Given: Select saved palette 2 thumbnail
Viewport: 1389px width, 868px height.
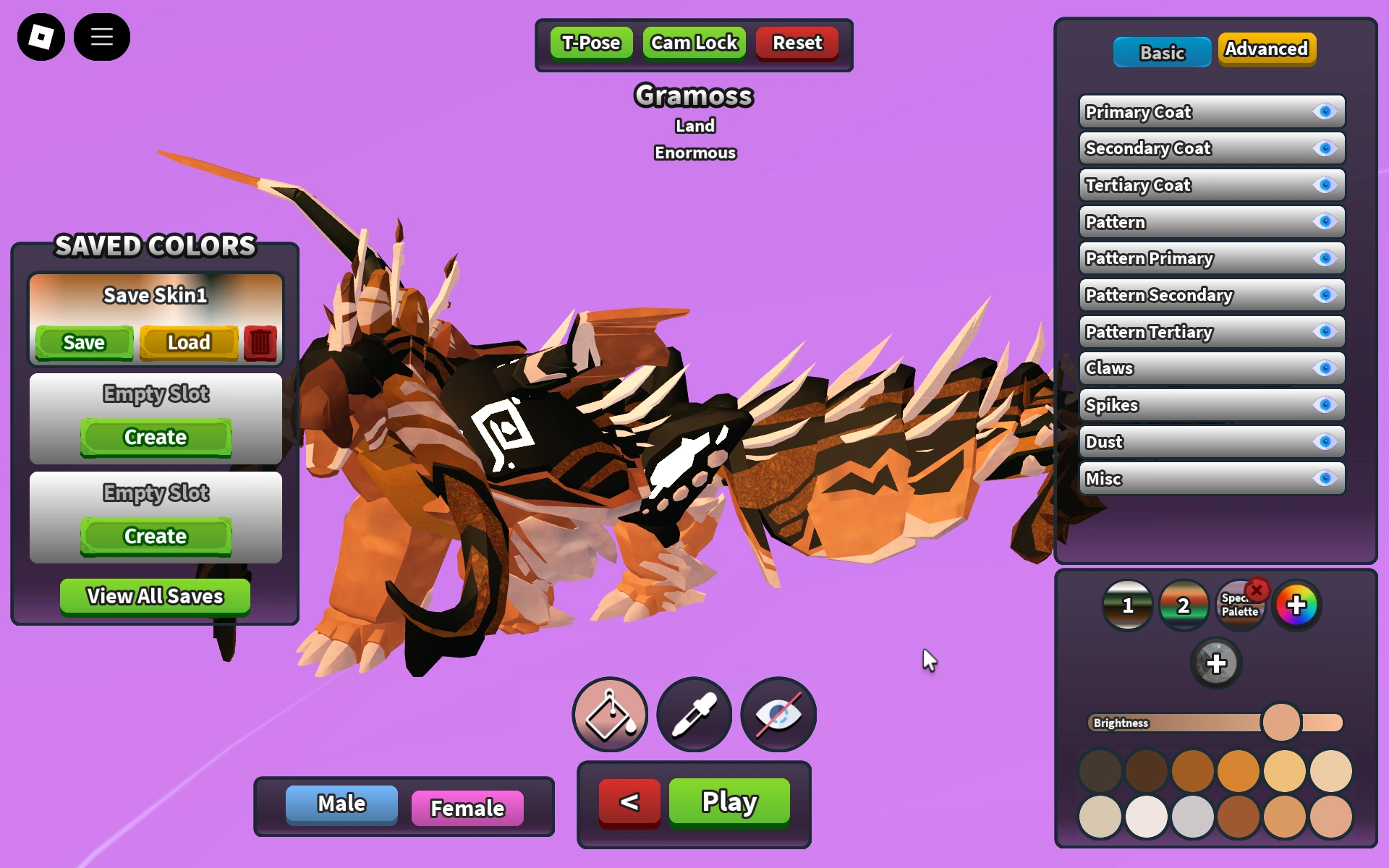Looking at the screenshot, I should (1184, 605).
